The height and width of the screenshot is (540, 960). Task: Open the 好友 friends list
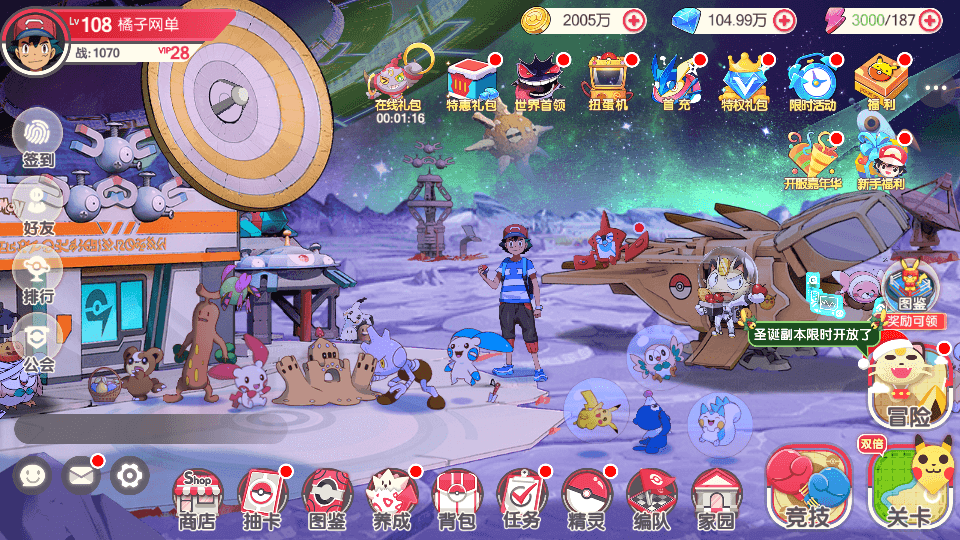[x=38, y=205]
